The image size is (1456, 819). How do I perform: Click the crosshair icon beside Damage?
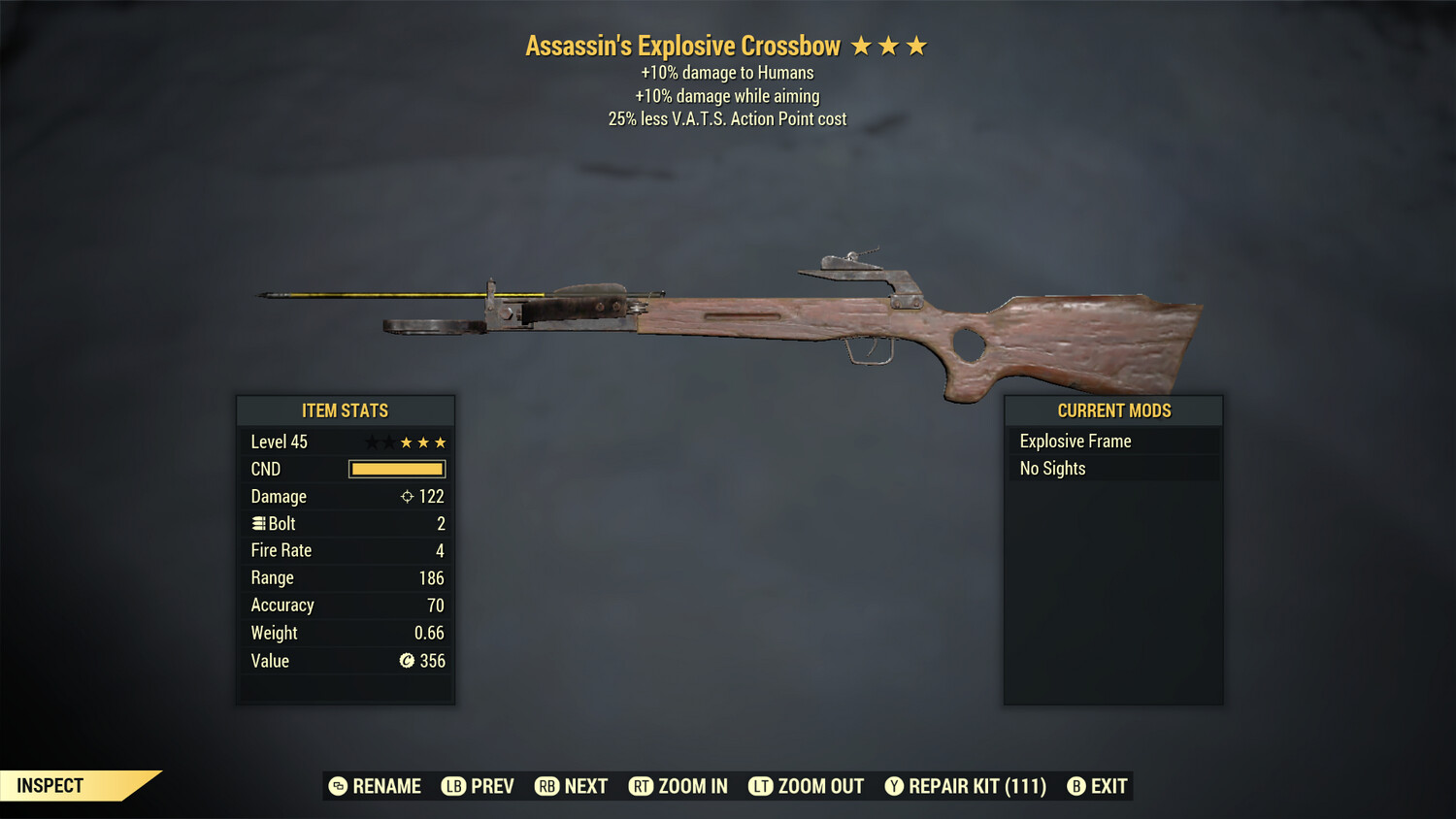409,496
